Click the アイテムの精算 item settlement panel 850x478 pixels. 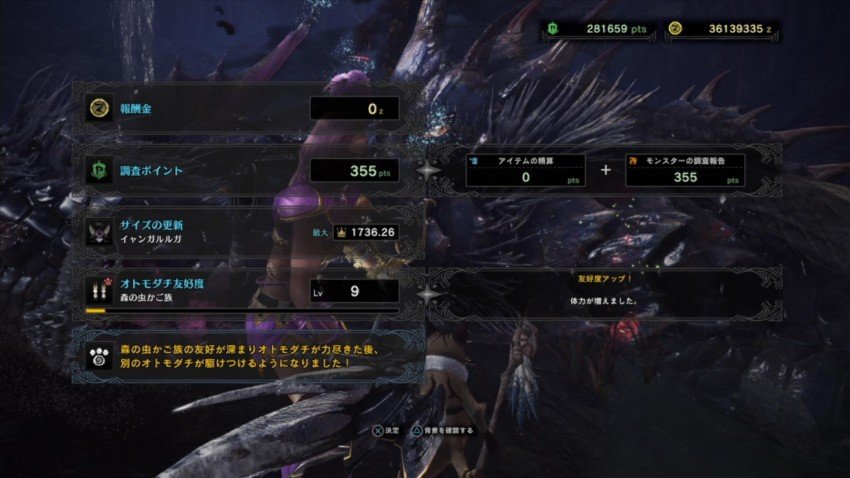[x=525, y=170]
